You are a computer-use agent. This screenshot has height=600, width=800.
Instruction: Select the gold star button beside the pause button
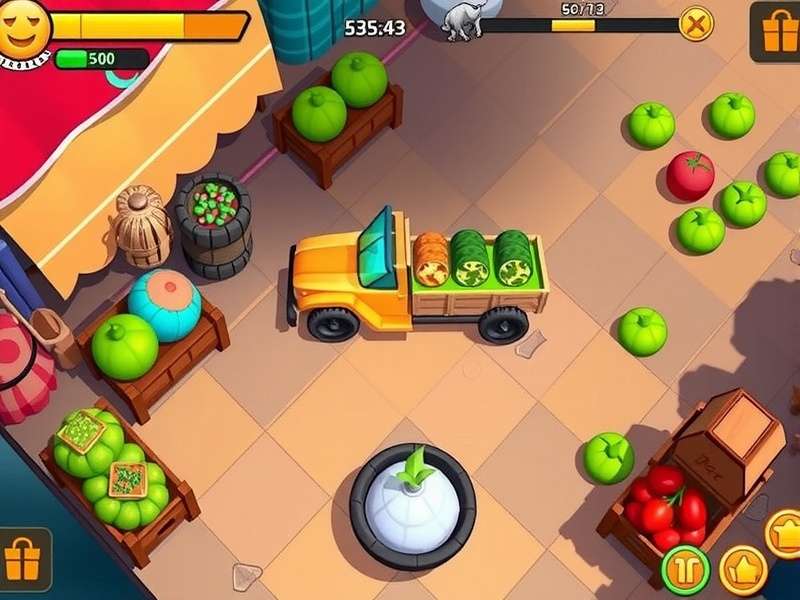(x=743, y=570)
